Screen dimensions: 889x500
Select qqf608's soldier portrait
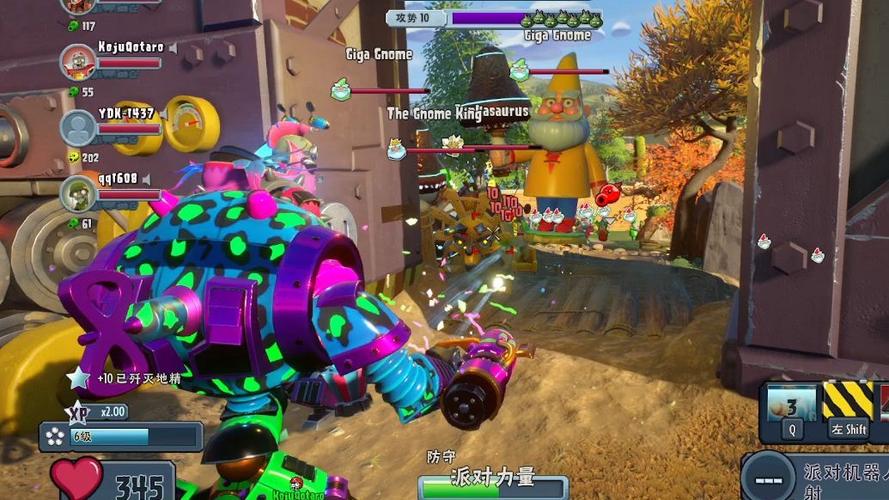pos(78,193)
